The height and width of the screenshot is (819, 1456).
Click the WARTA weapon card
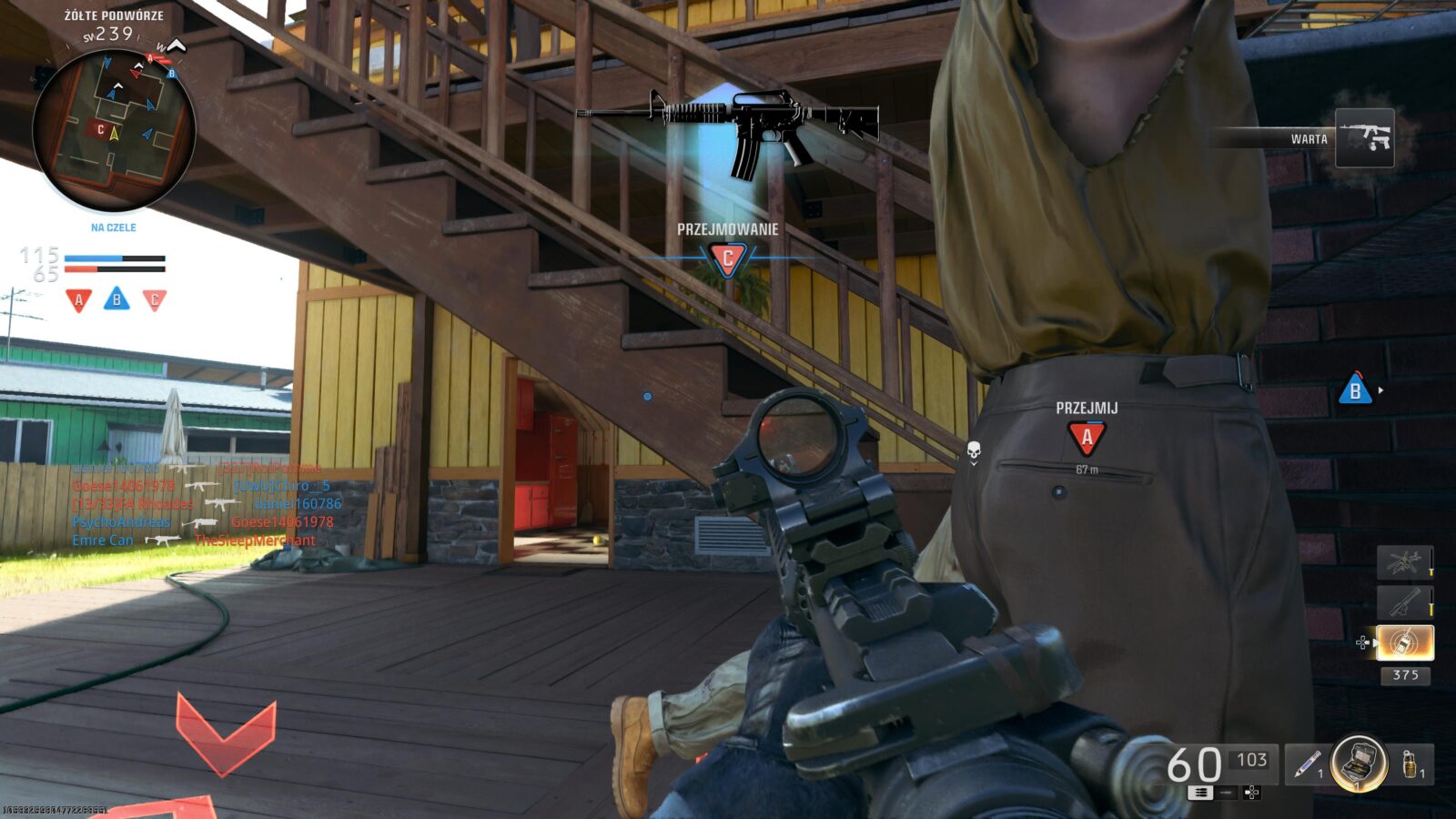(1364, 138)
